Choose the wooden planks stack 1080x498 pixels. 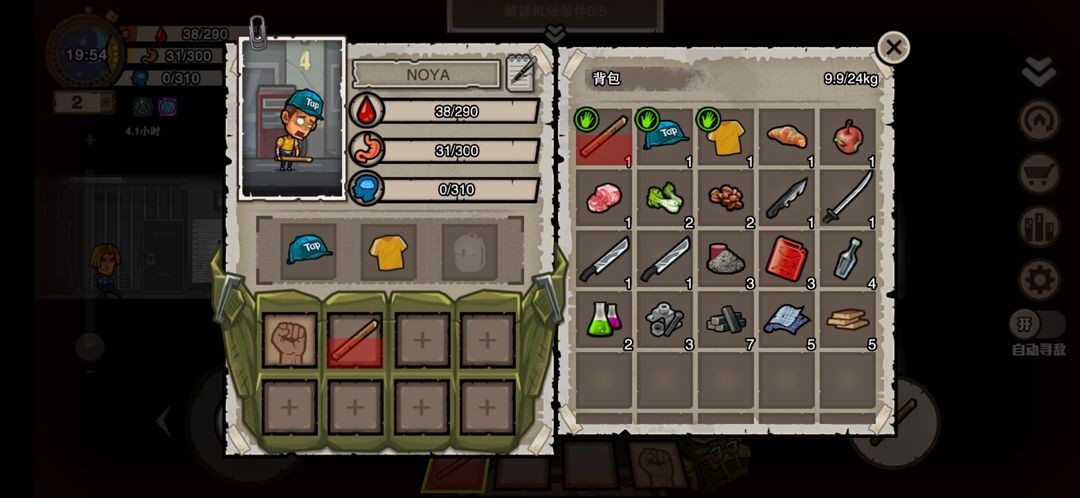pos(847,320)
